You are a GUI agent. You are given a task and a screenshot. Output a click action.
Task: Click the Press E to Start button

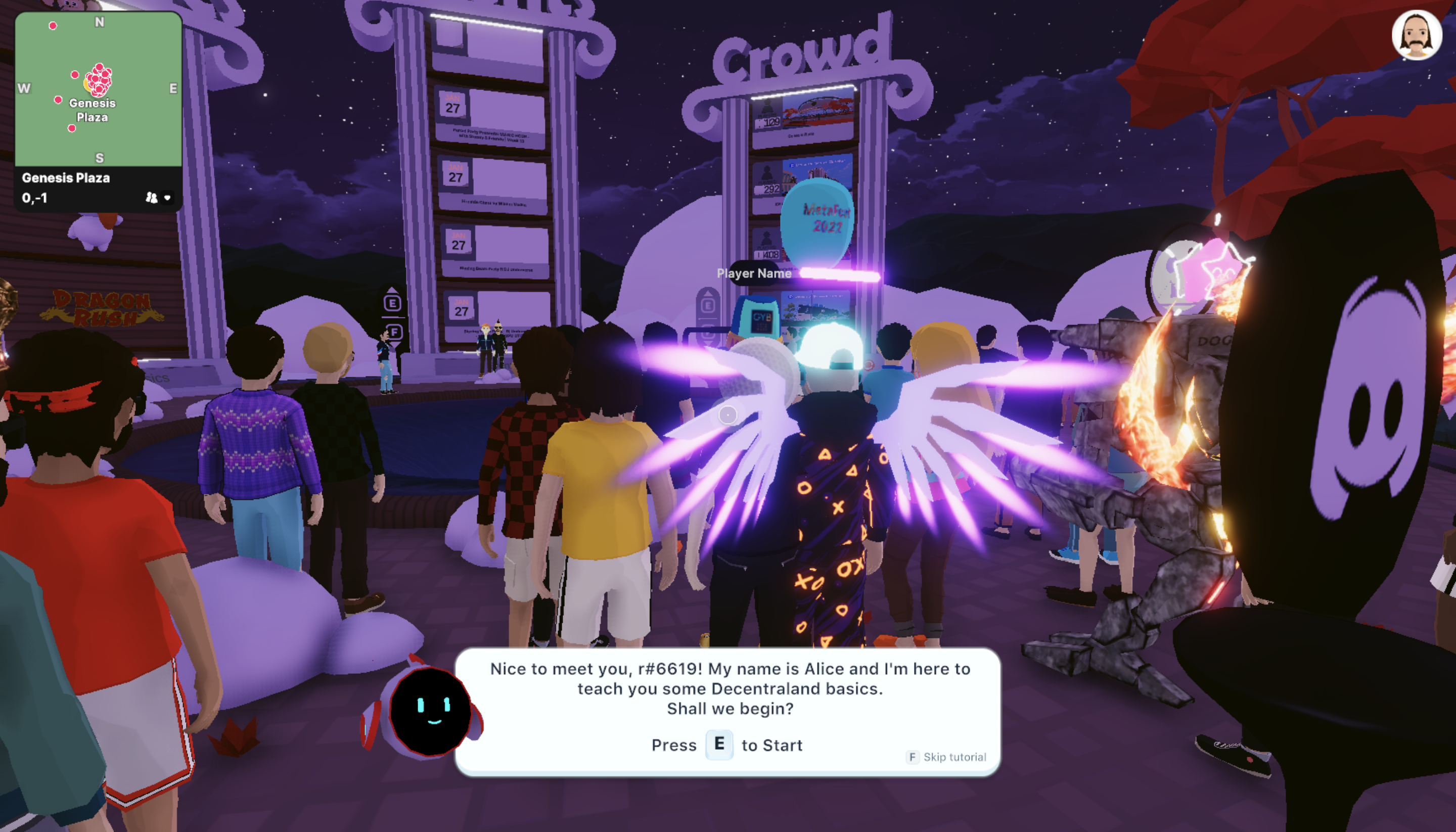719,745
